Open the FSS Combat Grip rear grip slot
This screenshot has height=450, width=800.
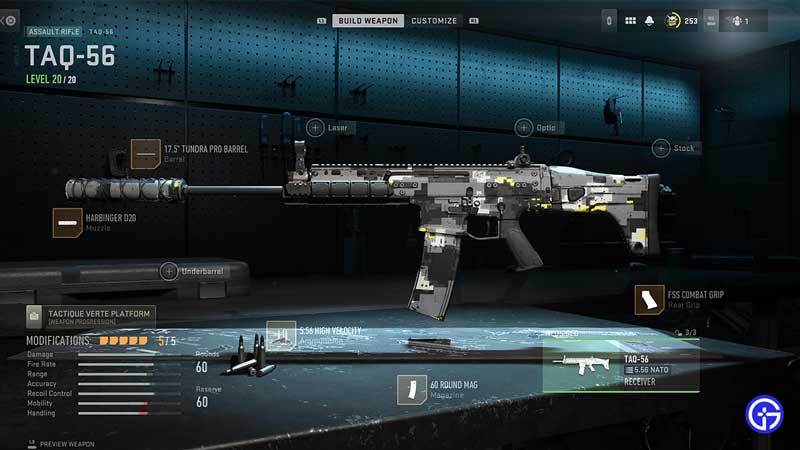click(650, 299)
